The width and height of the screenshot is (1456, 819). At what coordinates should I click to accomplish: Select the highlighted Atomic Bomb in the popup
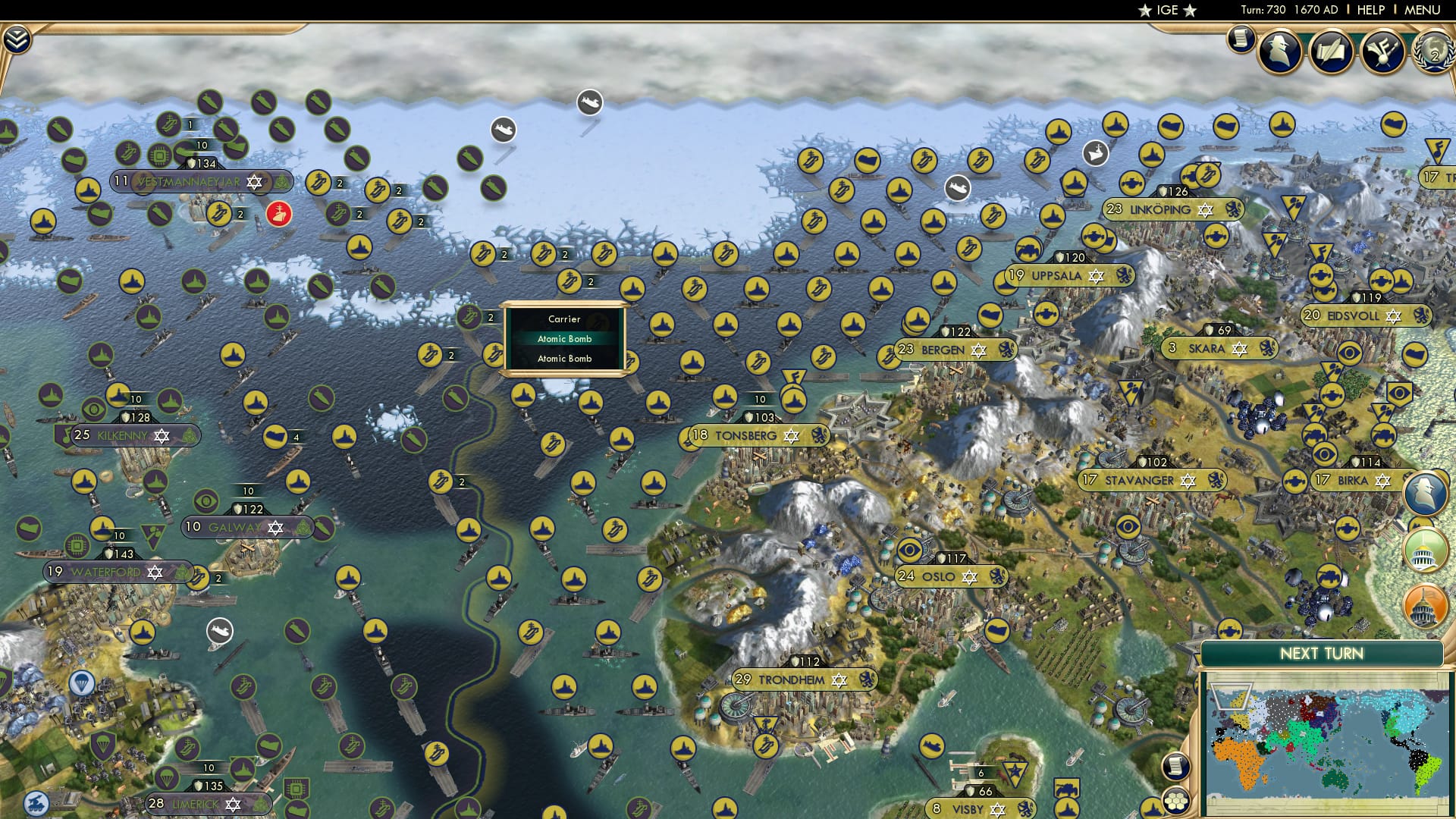[x=564, y=339]
